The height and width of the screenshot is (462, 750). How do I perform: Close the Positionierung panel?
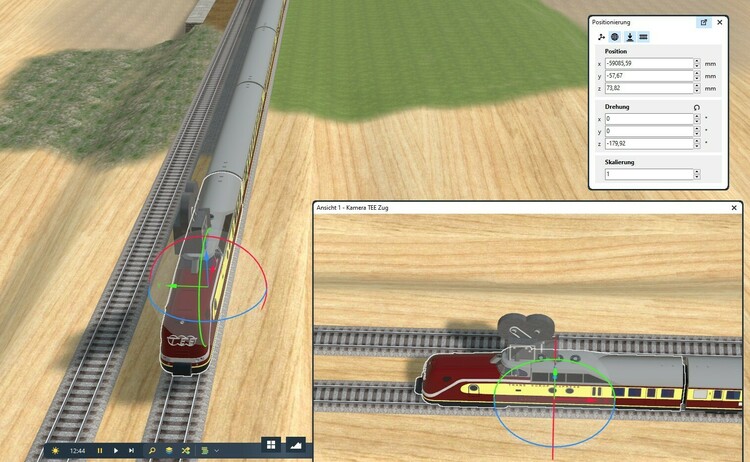pos(719,22)
